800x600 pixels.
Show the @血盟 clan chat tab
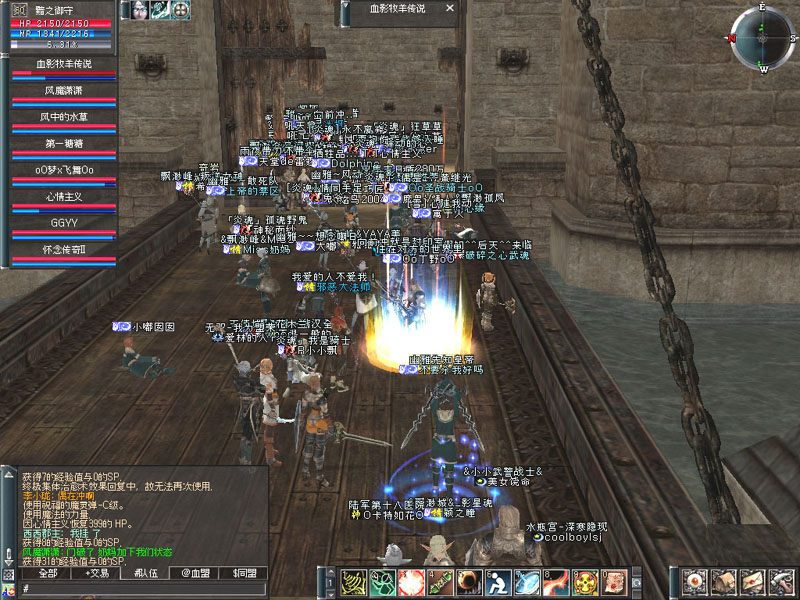195,573
